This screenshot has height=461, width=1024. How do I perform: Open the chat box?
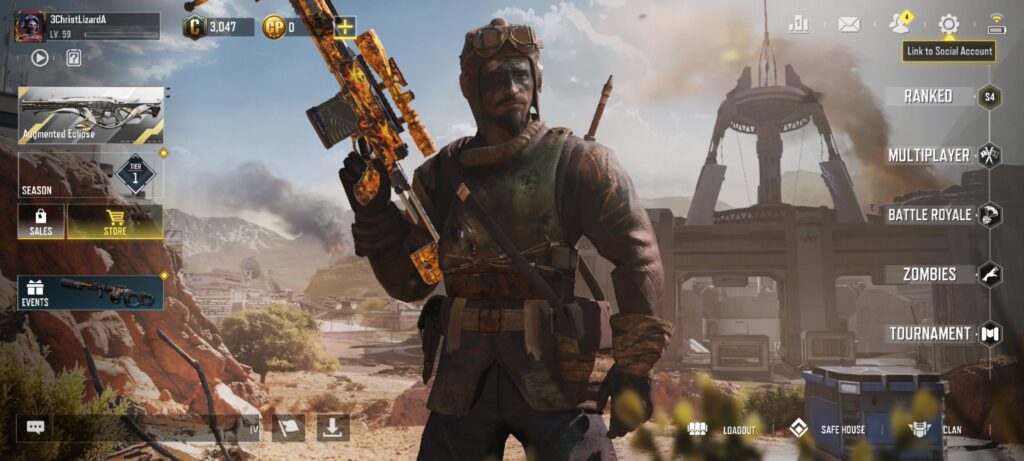36,427
